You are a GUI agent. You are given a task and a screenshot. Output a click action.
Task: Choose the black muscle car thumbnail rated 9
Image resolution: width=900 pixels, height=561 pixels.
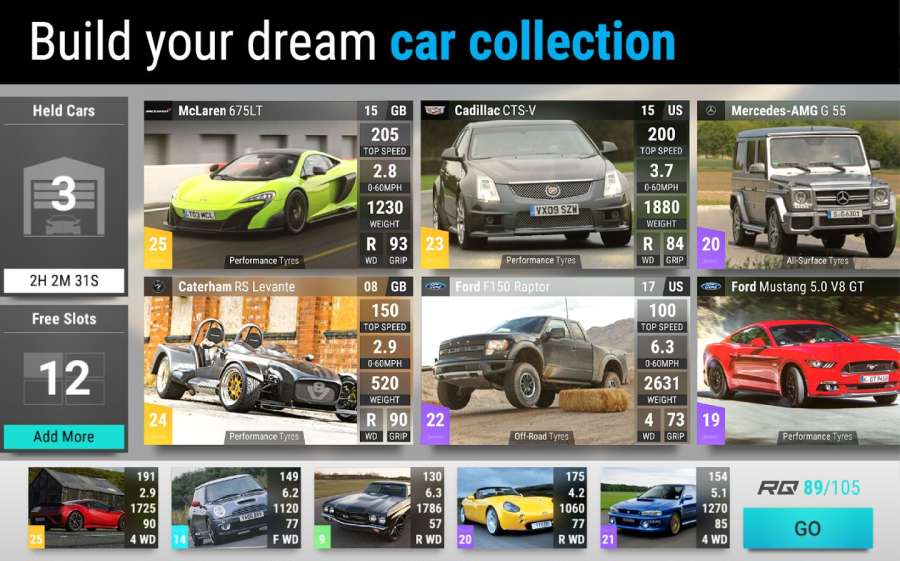(x=378, y=508)
